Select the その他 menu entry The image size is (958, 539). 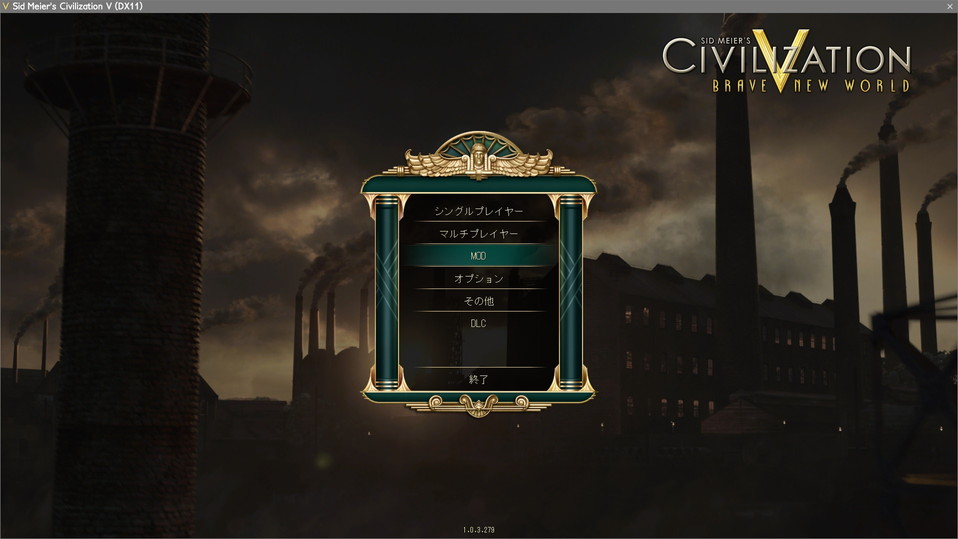(478, 301)
